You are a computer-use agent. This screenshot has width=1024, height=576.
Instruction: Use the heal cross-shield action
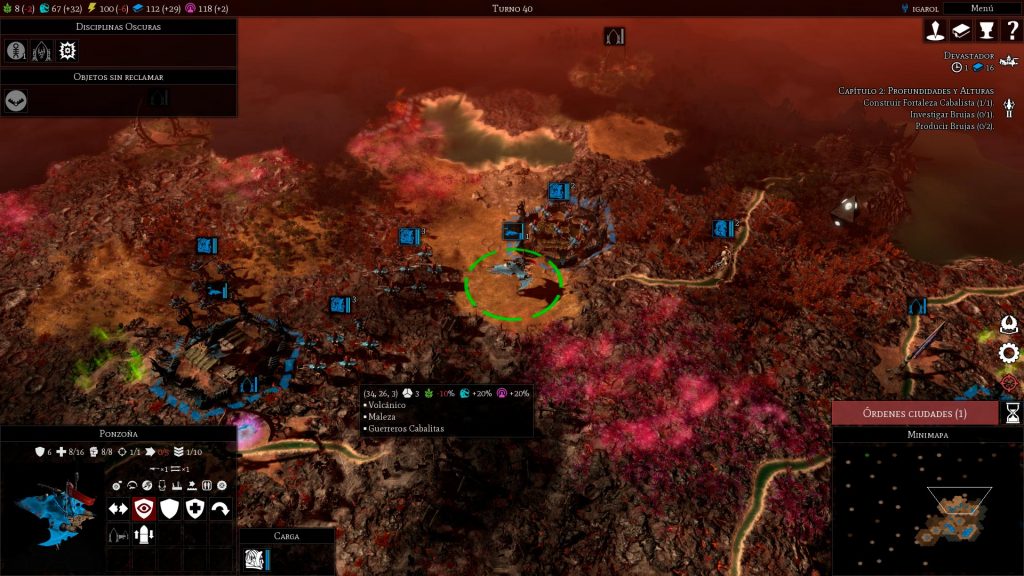tap(195, 509)
